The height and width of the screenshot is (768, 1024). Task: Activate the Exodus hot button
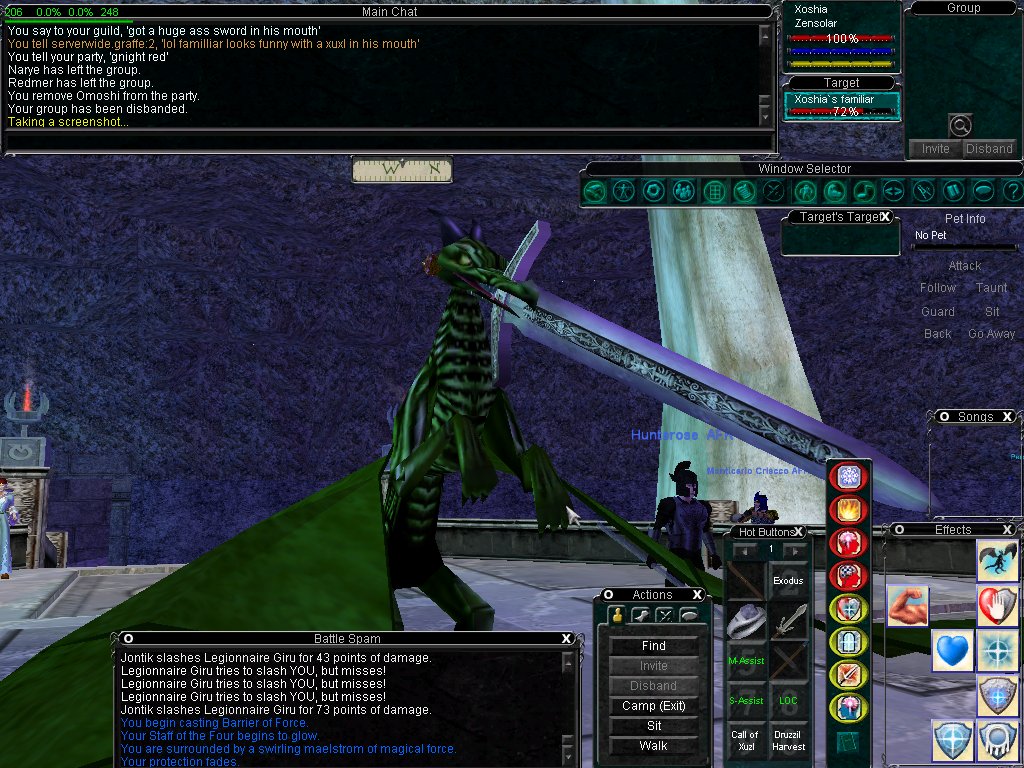pyautogui.click(x=788, y=580)
